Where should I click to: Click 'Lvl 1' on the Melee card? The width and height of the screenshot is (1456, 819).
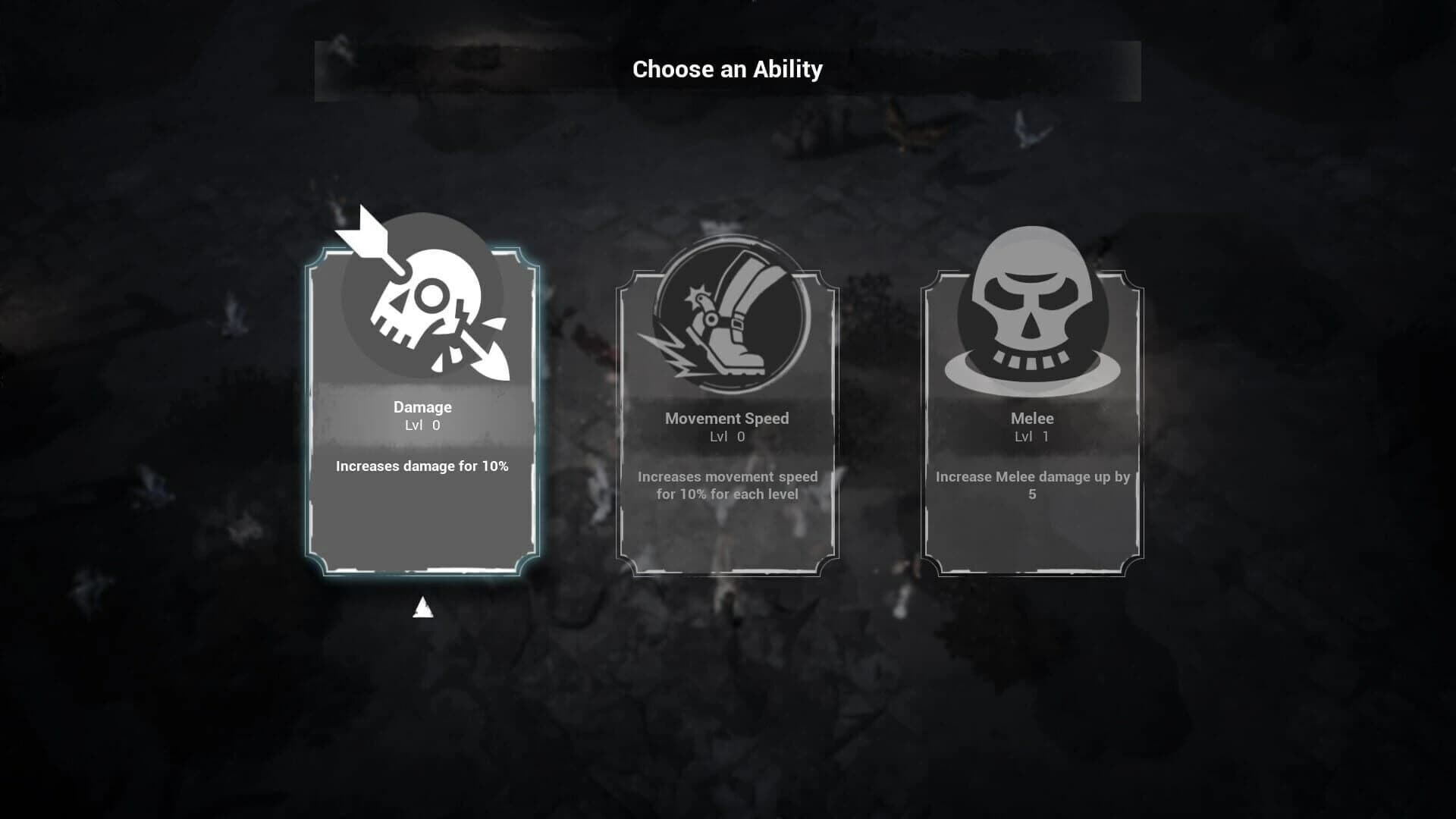1030,436
